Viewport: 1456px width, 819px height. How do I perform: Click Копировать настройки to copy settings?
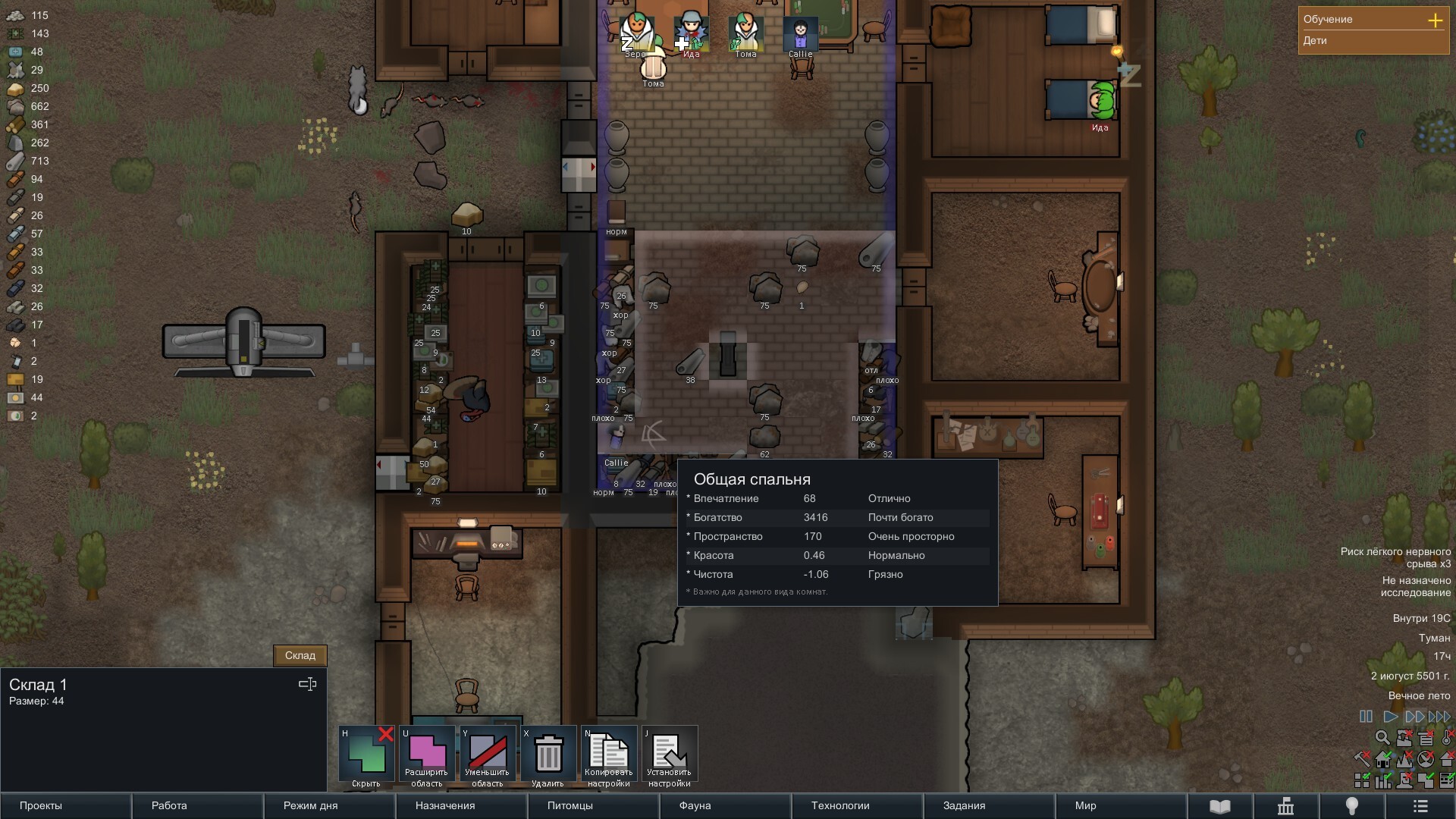point(609,755)
